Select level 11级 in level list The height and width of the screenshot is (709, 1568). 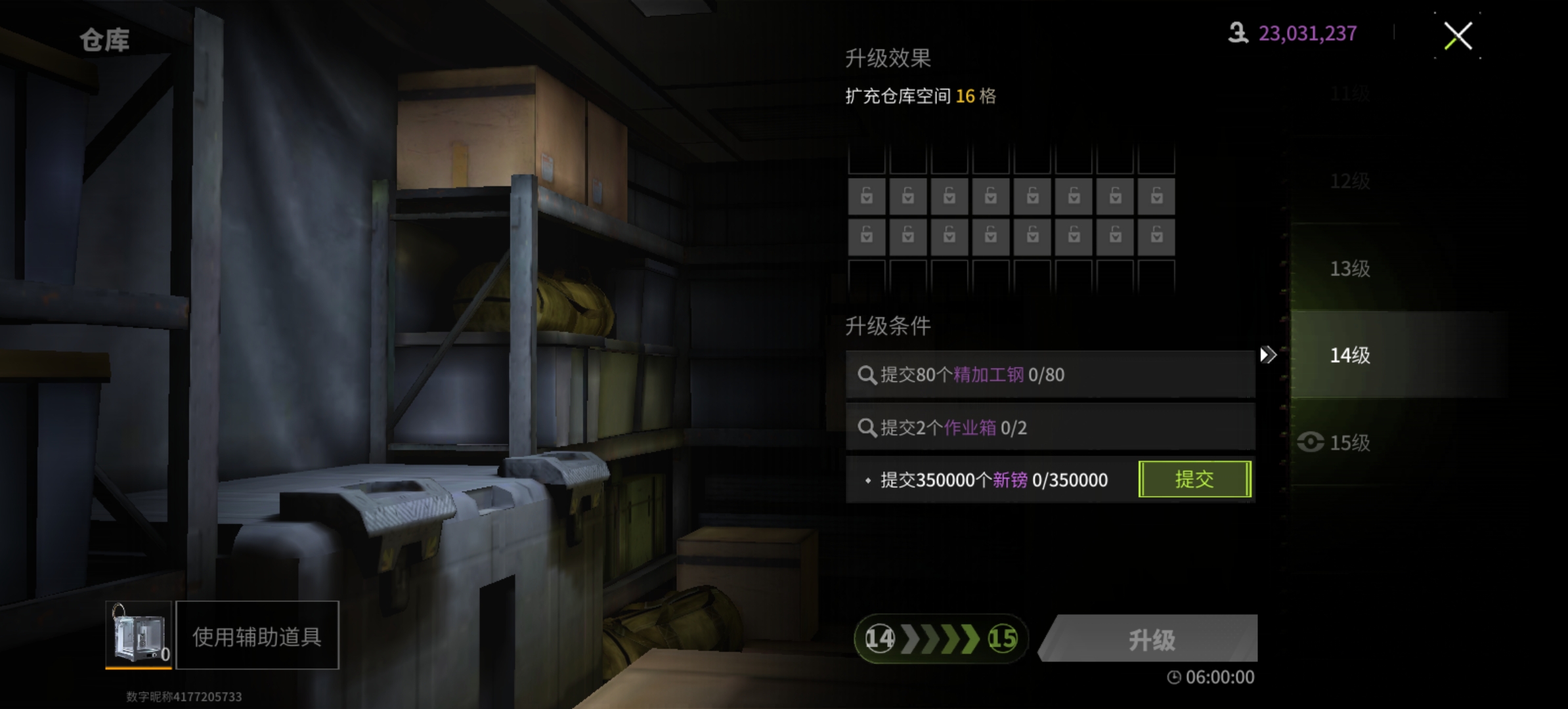tap(1350, 94)
